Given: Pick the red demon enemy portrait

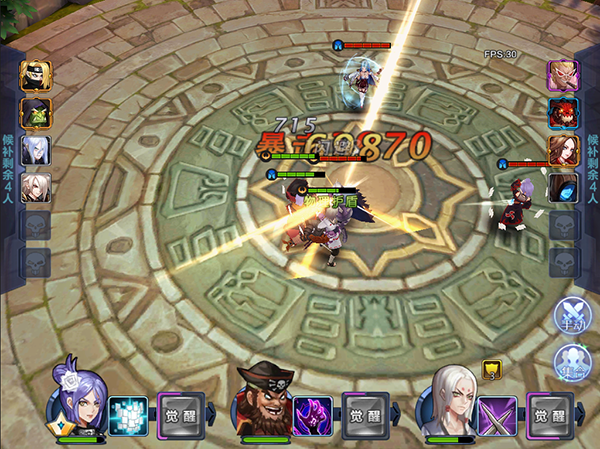Looking at the screenshot, I should coord(562,112).
